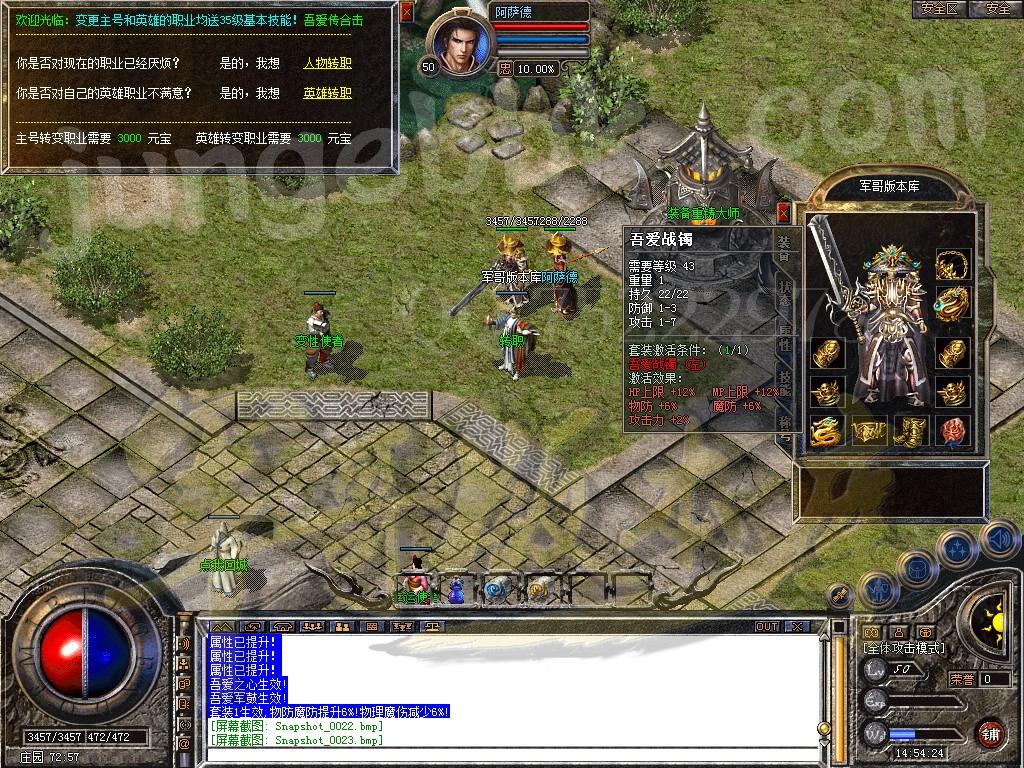Choose the 英雄转职 hero class change link

(x=328, y=93)
